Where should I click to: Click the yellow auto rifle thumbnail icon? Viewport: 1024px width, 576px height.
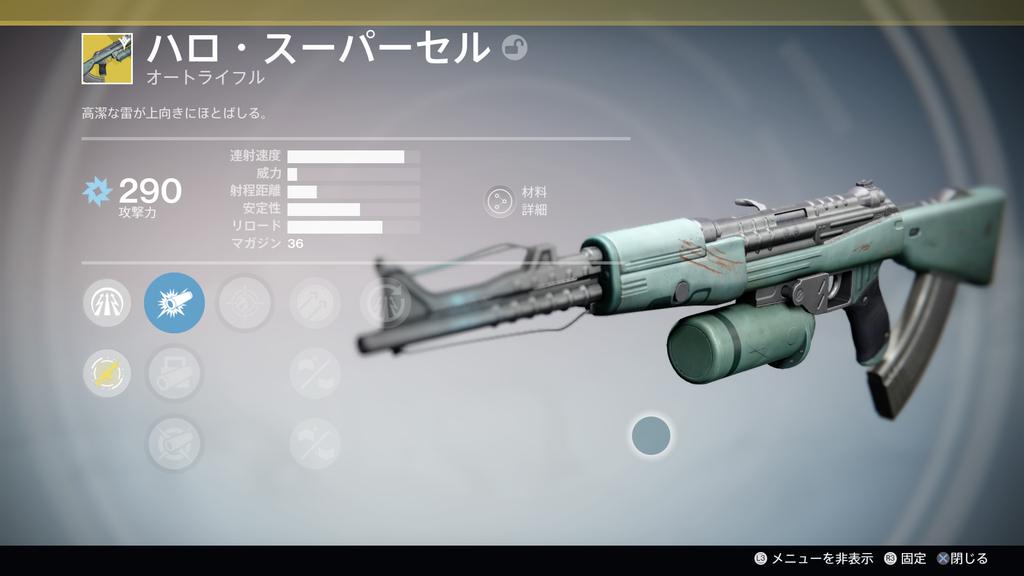[x=107, y=58]
